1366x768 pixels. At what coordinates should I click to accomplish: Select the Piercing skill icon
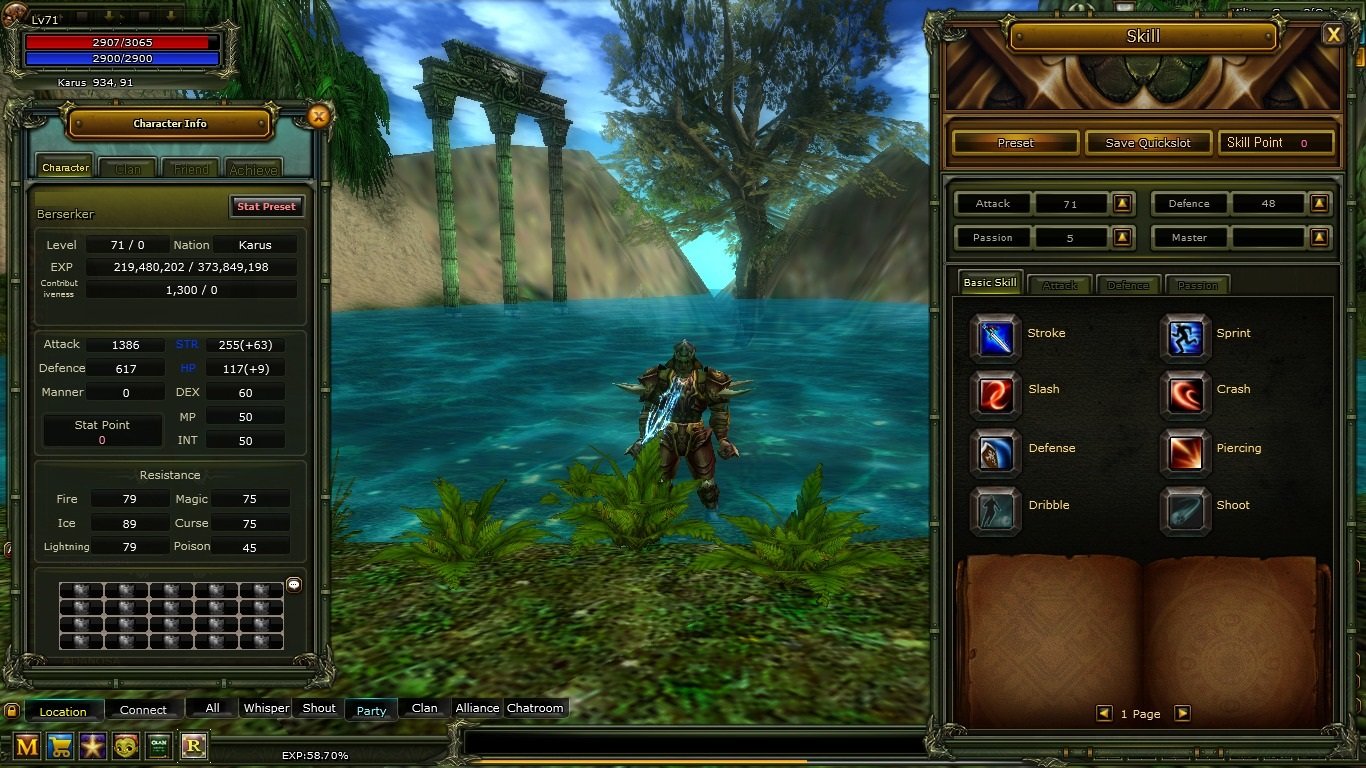click(x=1185, y=450)
